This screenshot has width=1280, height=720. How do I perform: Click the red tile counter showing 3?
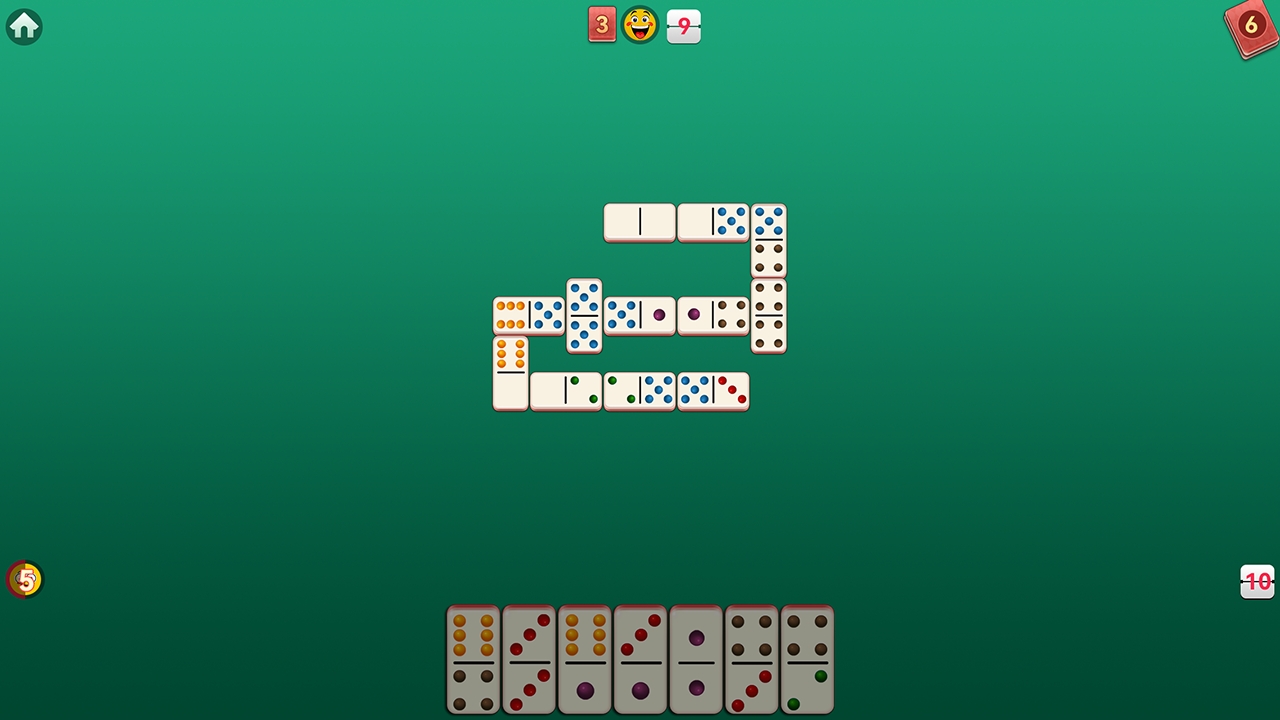(x=602, y=25)
